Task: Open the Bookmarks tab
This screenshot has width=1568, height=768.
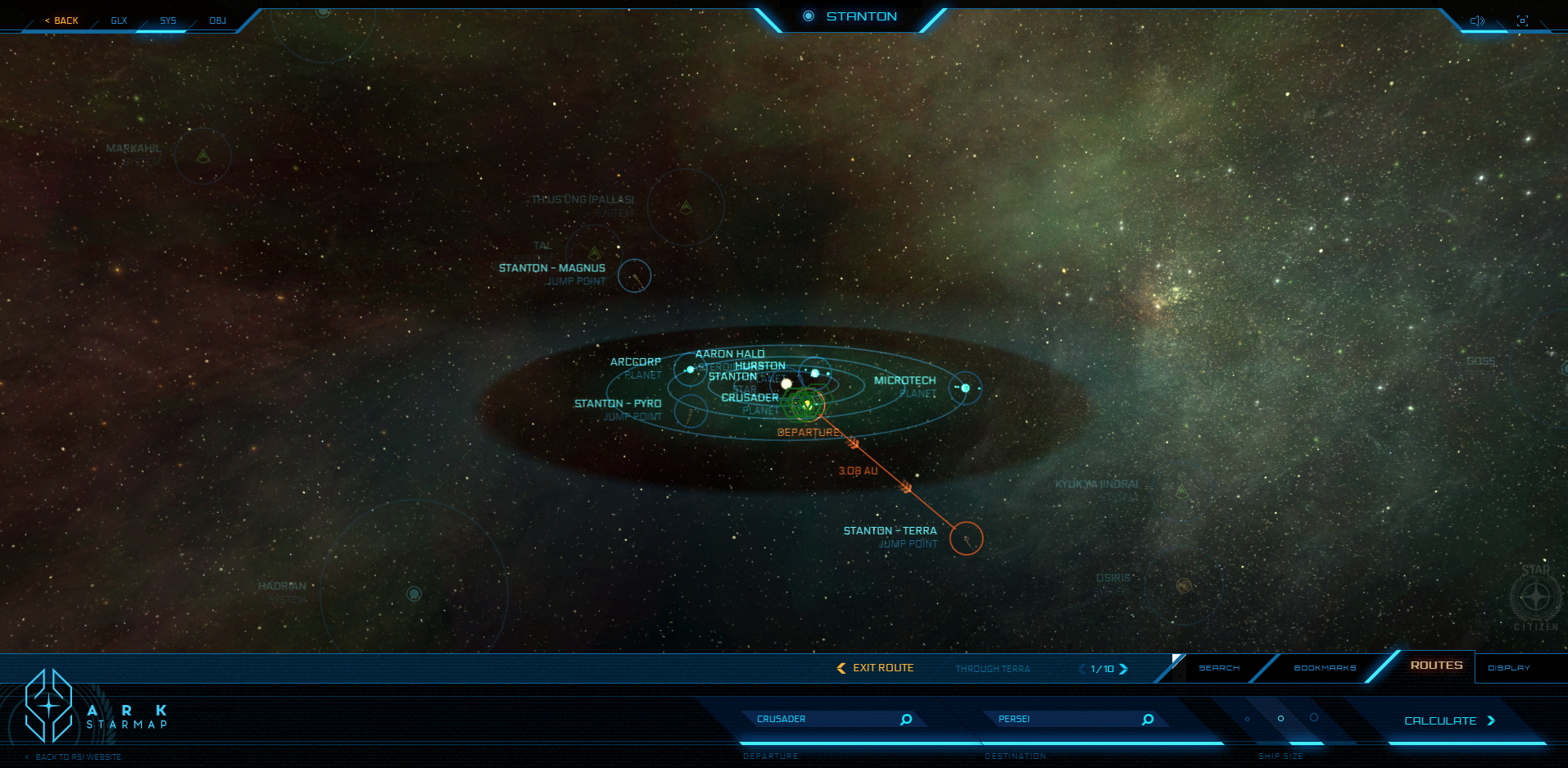Action: 1325,668
